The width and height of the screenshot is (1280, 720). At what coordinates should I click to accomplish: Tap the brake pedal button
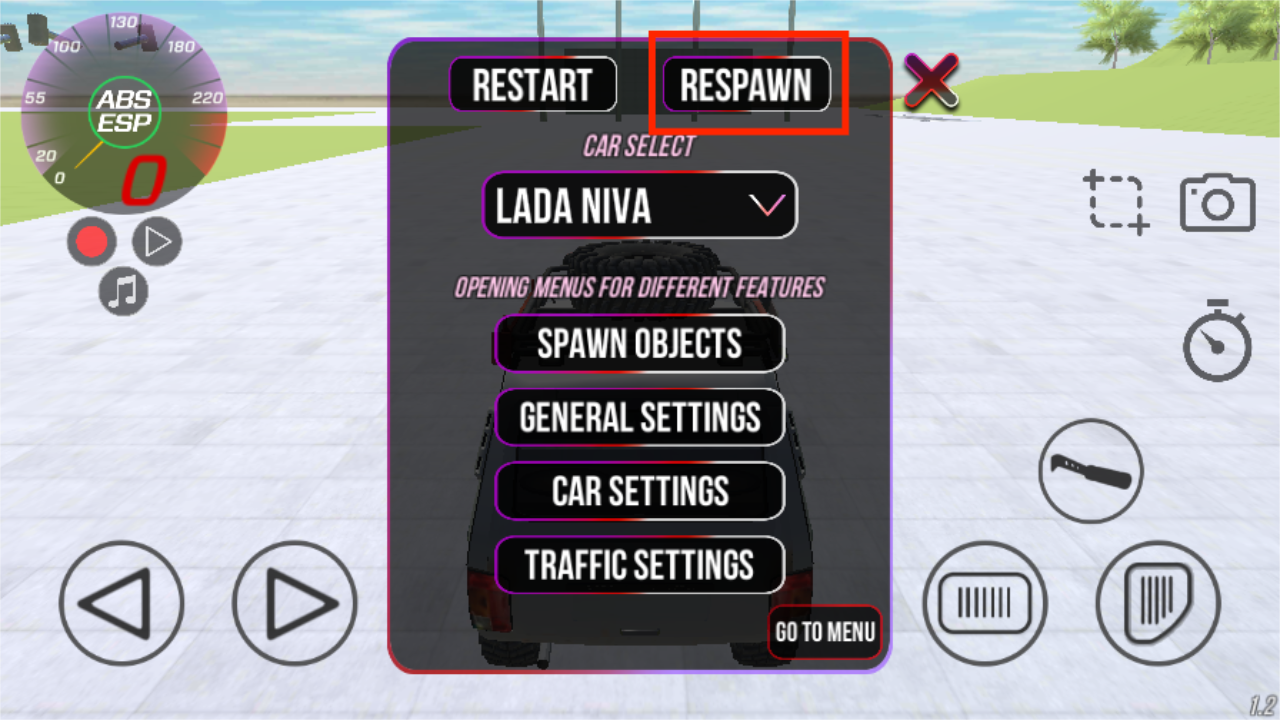click(x=985, y=603)
